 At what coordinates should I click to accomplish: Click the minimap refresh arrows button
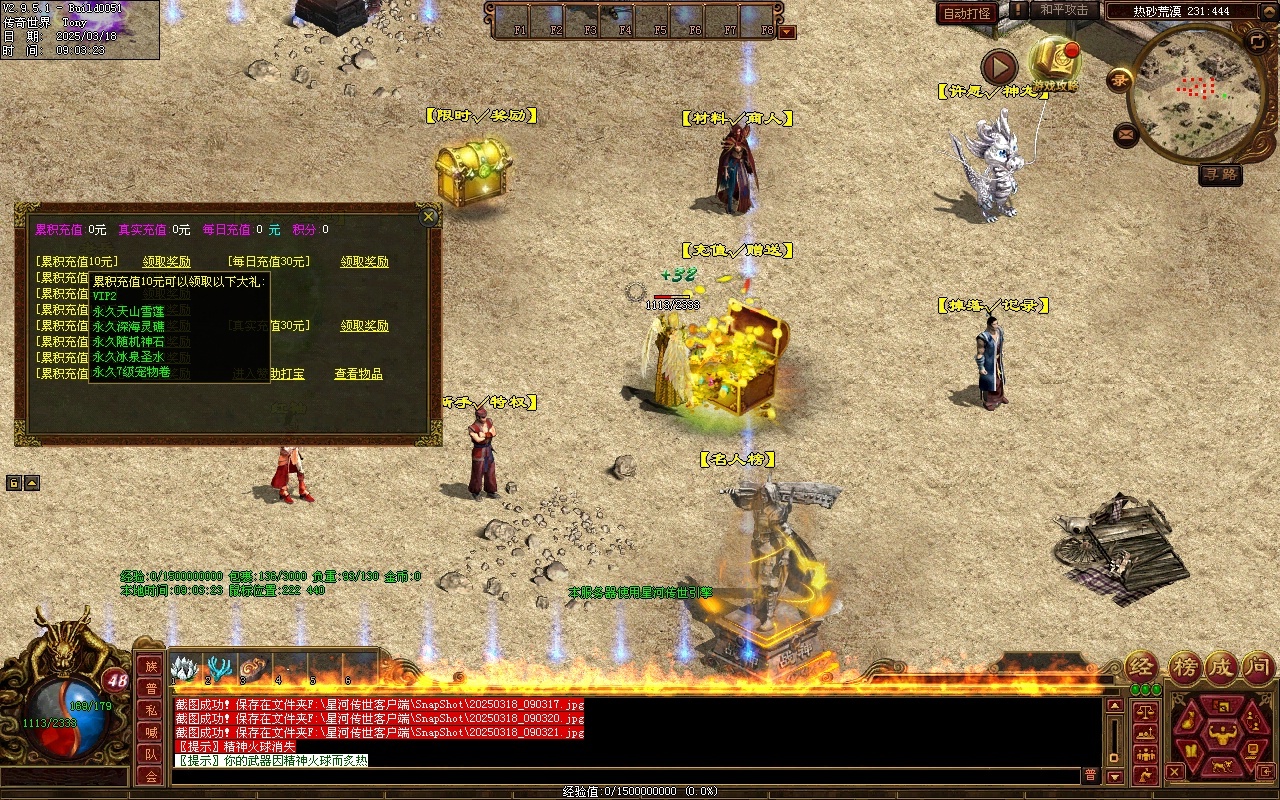[1257, 41]
